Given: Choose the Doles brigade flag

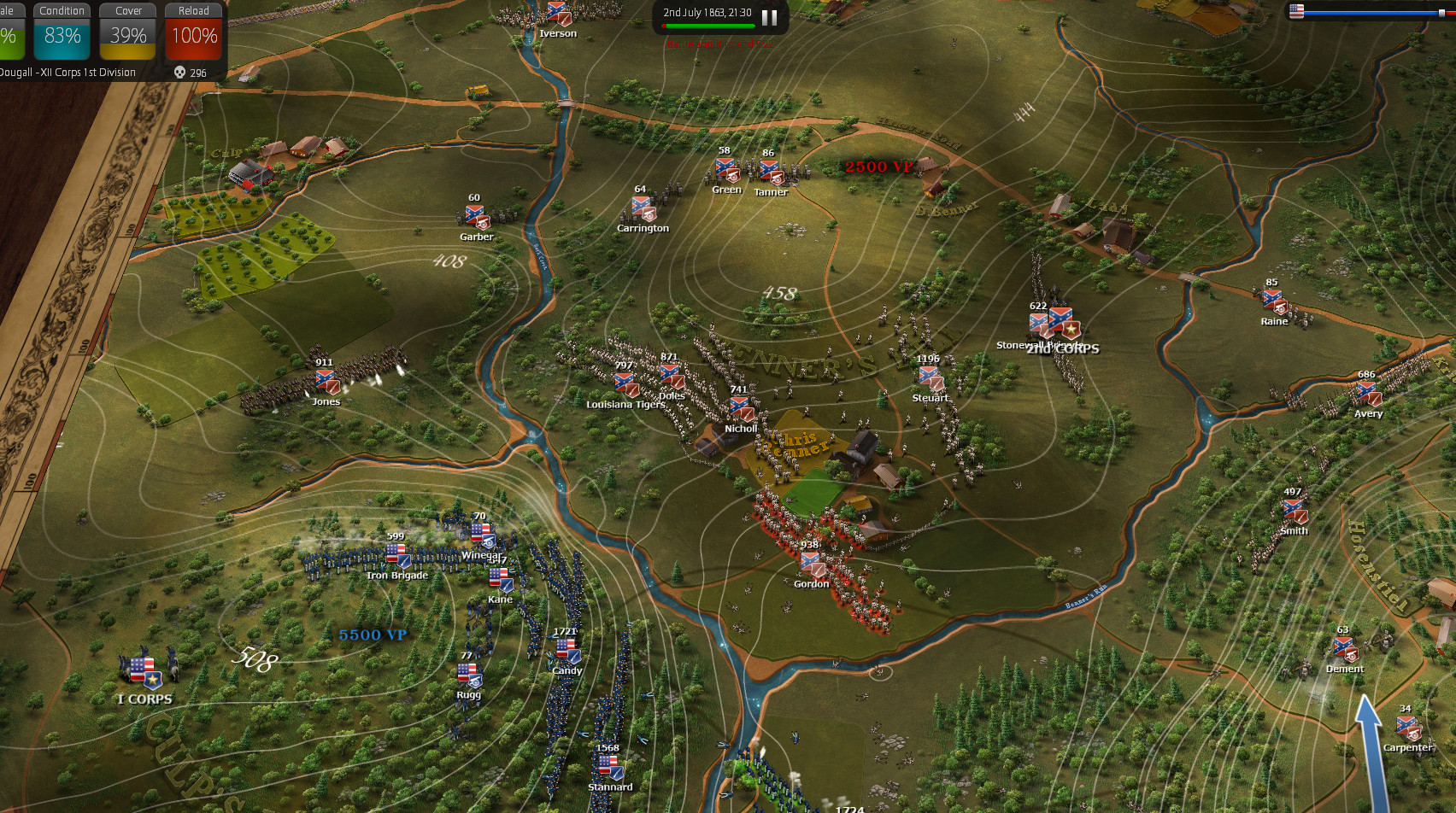Looking at the screenshot, I should pos(672,377).
